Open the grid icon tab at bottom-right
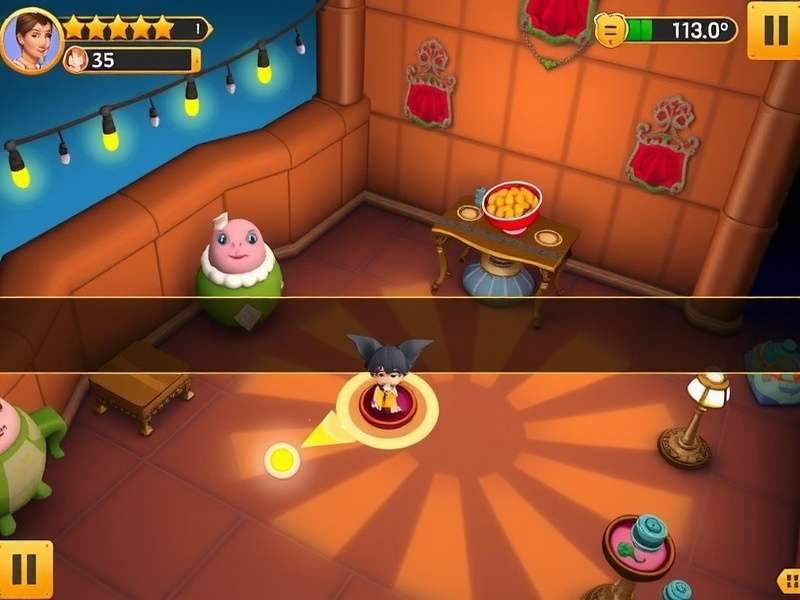 pyautogui.click(x=789, y=580)
